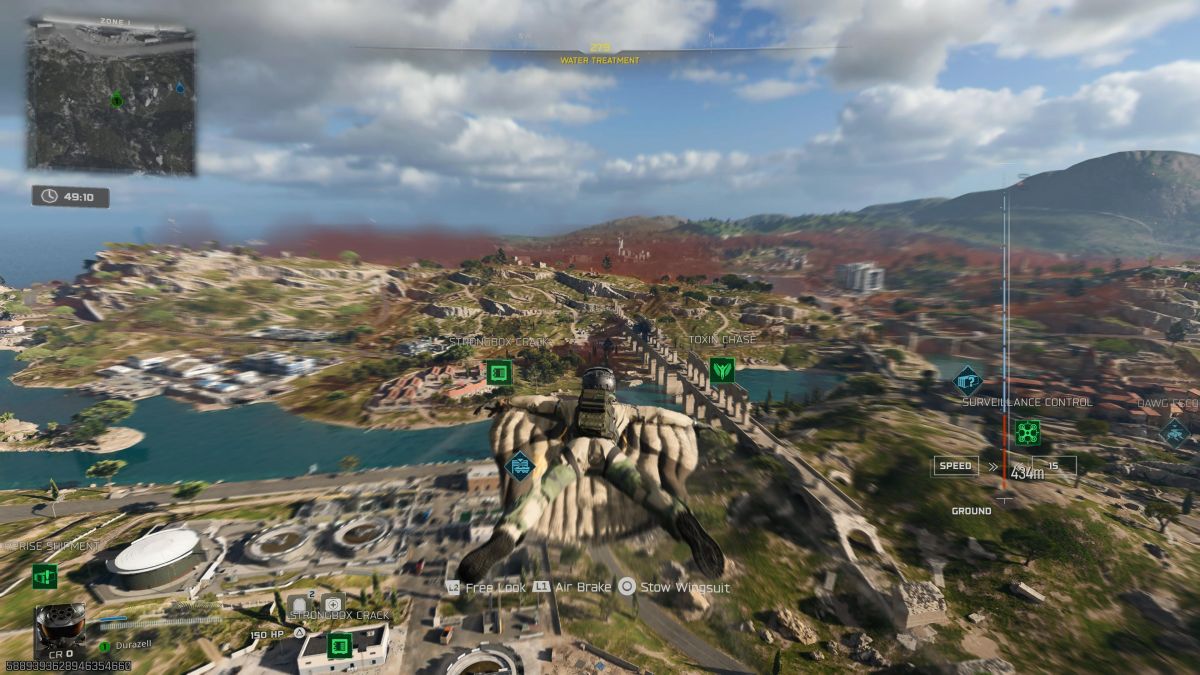
Task: Pick Strongbox Crack marker beside the wingsuit player
Action: pos(499,374)
